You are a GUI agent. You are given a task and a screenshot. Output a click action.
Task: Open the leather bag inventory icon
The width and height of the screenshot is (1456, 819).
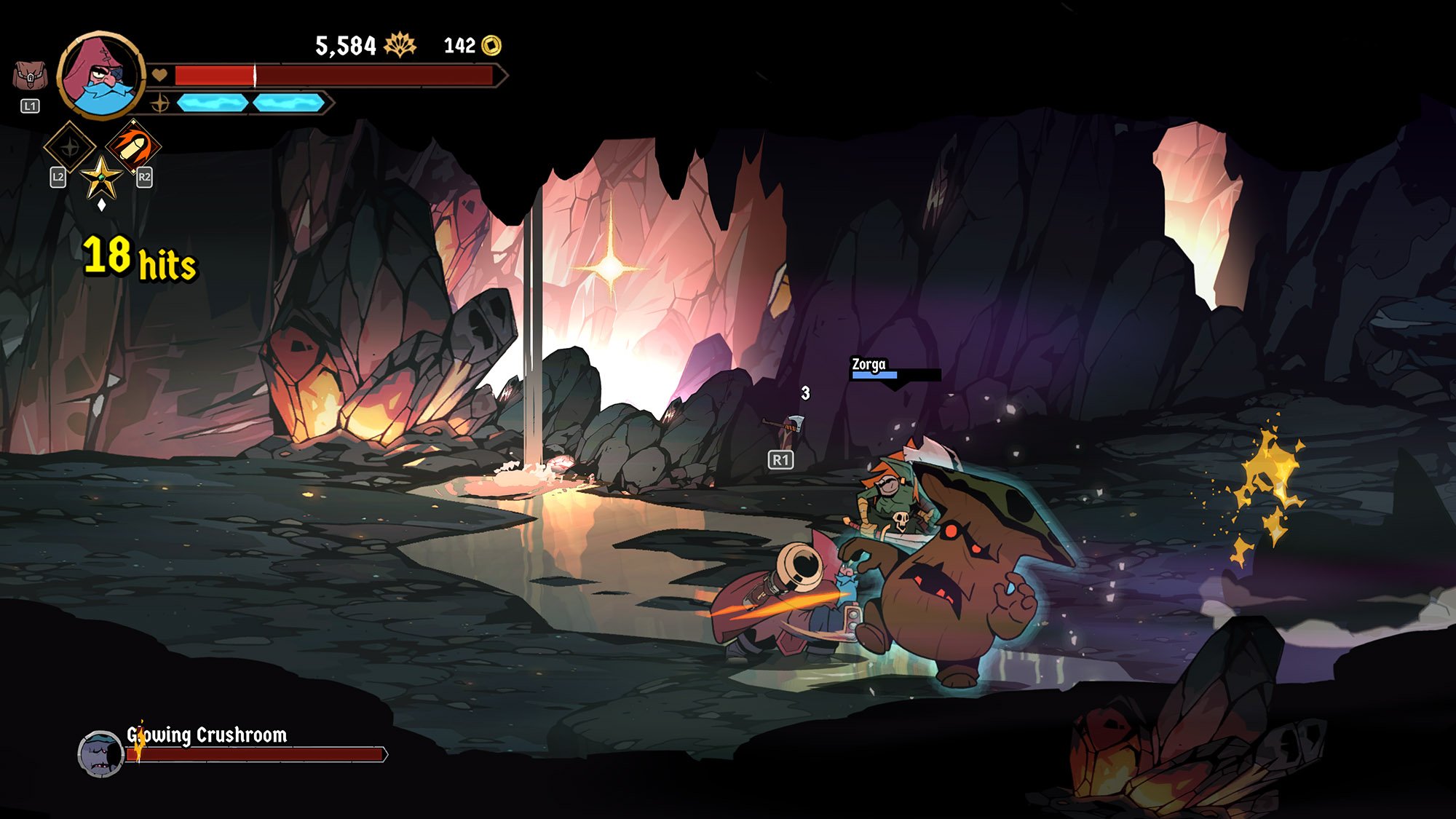(30, 76)
